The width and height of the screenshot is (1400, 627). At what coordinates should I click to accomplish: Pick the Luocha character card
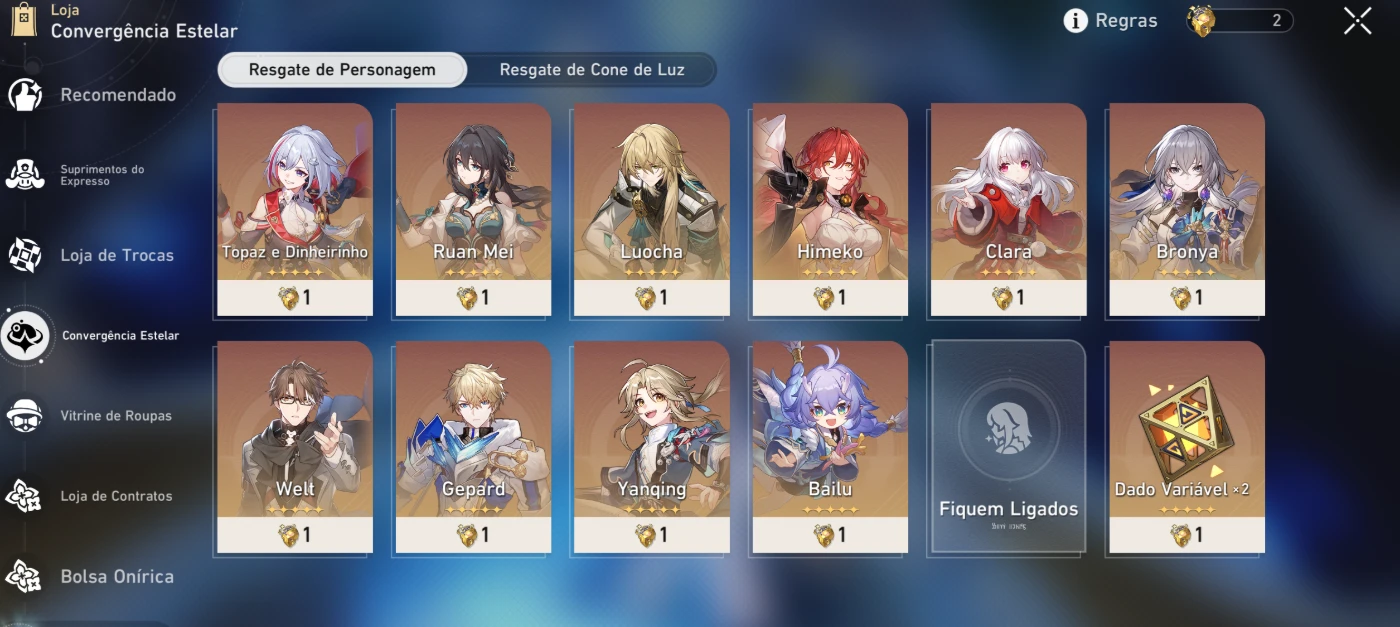point(651,208)
